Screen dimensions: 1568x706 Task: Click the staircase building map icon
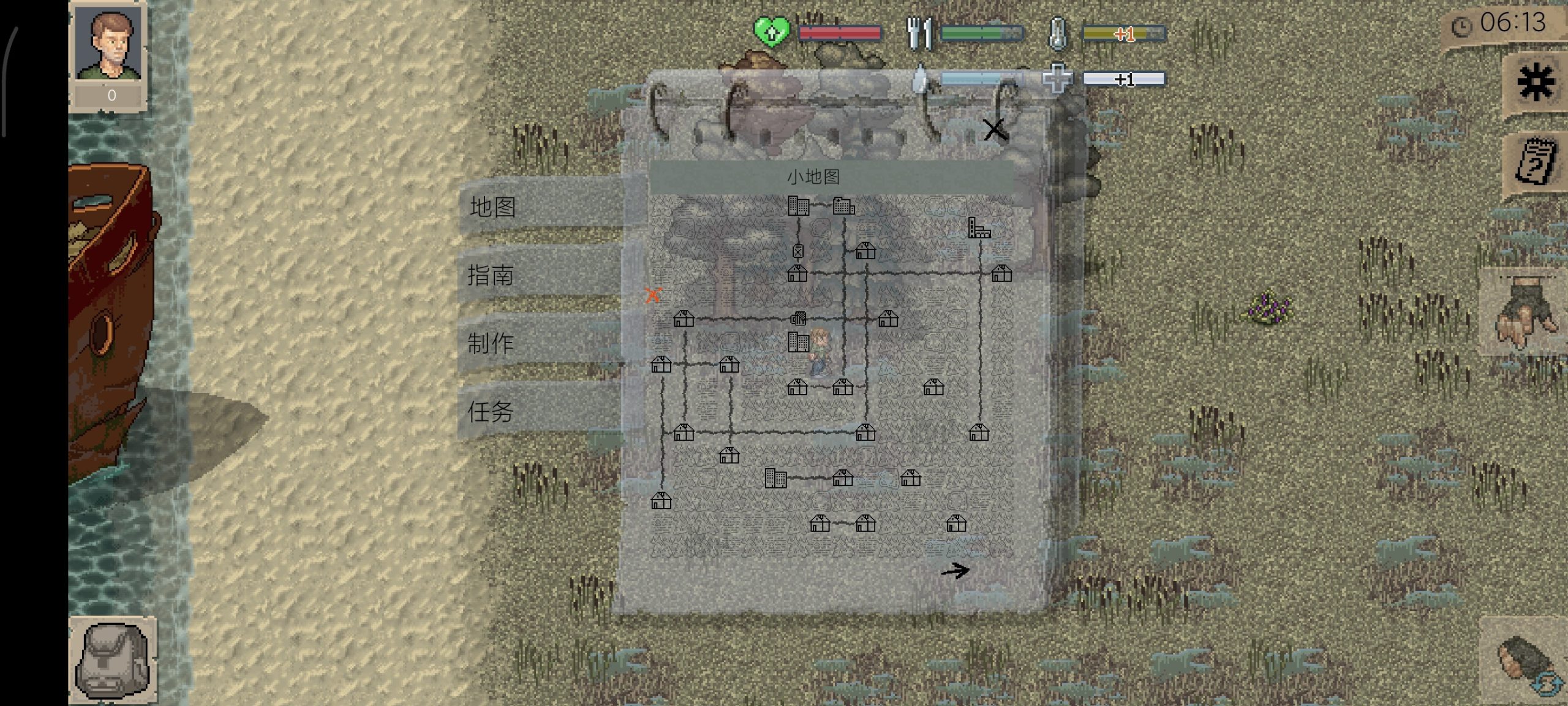[x=978, y=228]
